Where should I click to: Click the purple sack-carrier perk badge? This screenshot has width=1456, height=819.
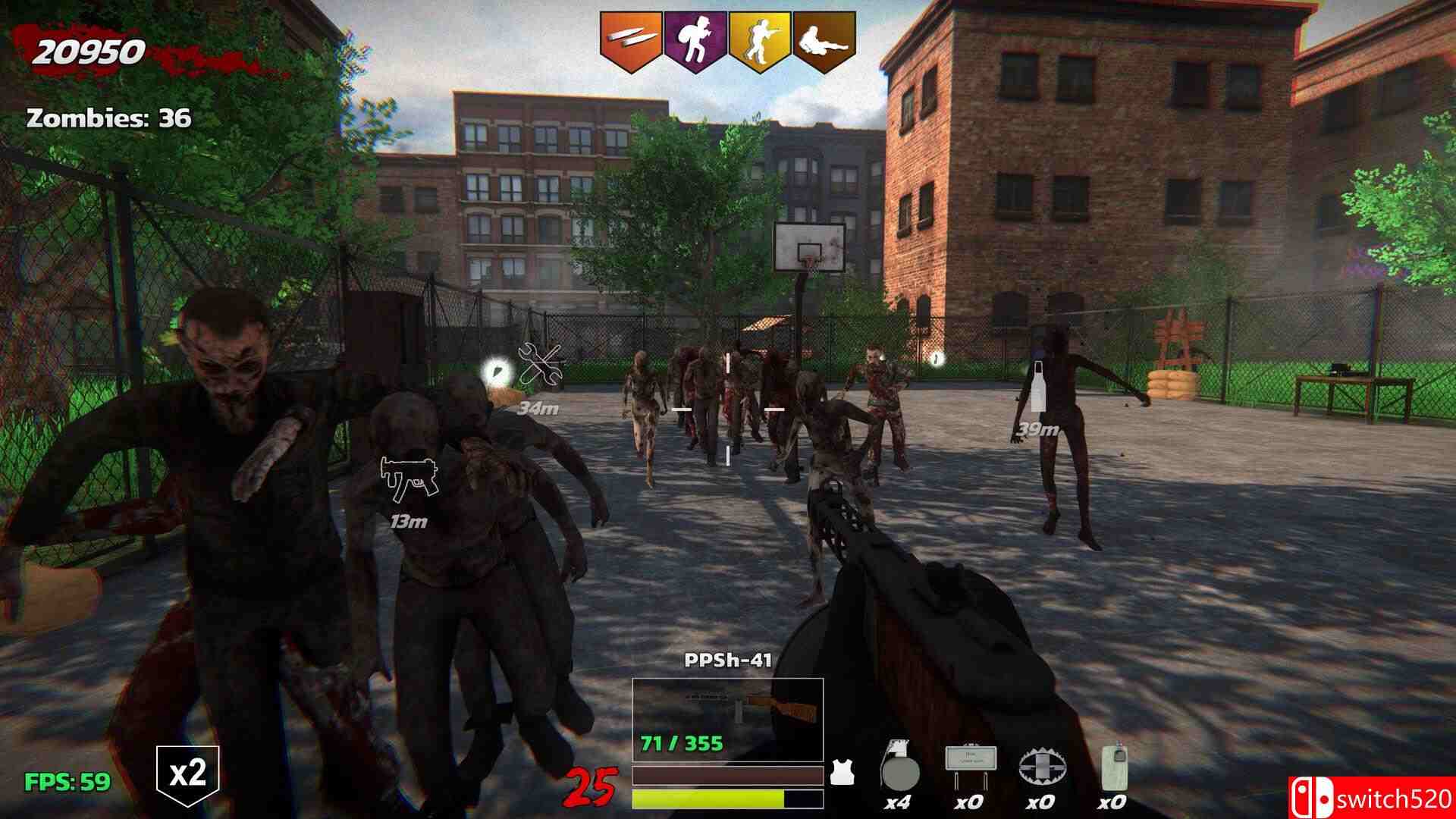point(695,39)
